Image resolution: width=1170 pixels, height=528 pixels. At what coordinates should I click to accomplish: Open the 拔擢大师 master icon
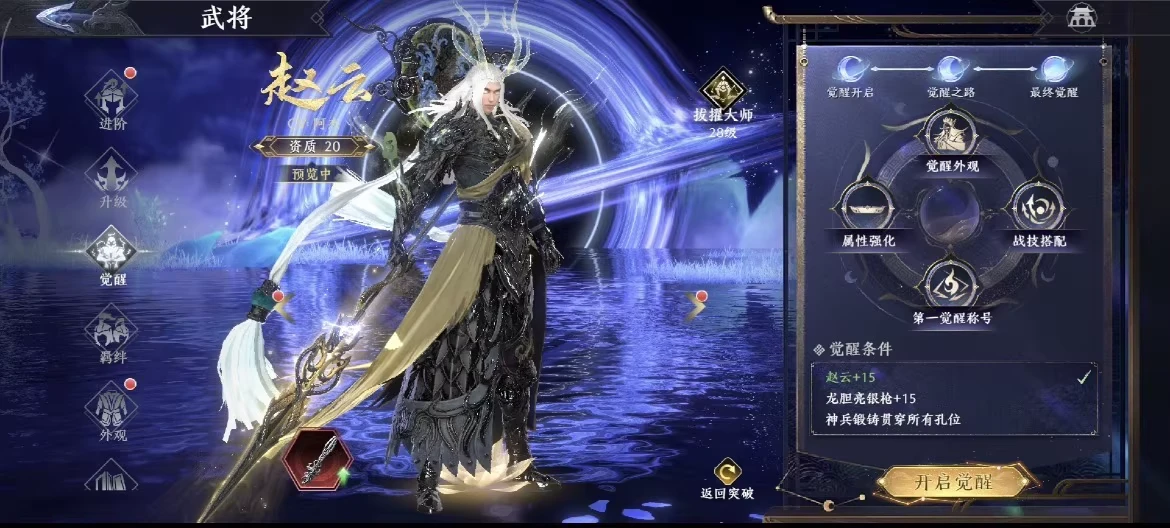pyautogui.click(x=723, y=91)
